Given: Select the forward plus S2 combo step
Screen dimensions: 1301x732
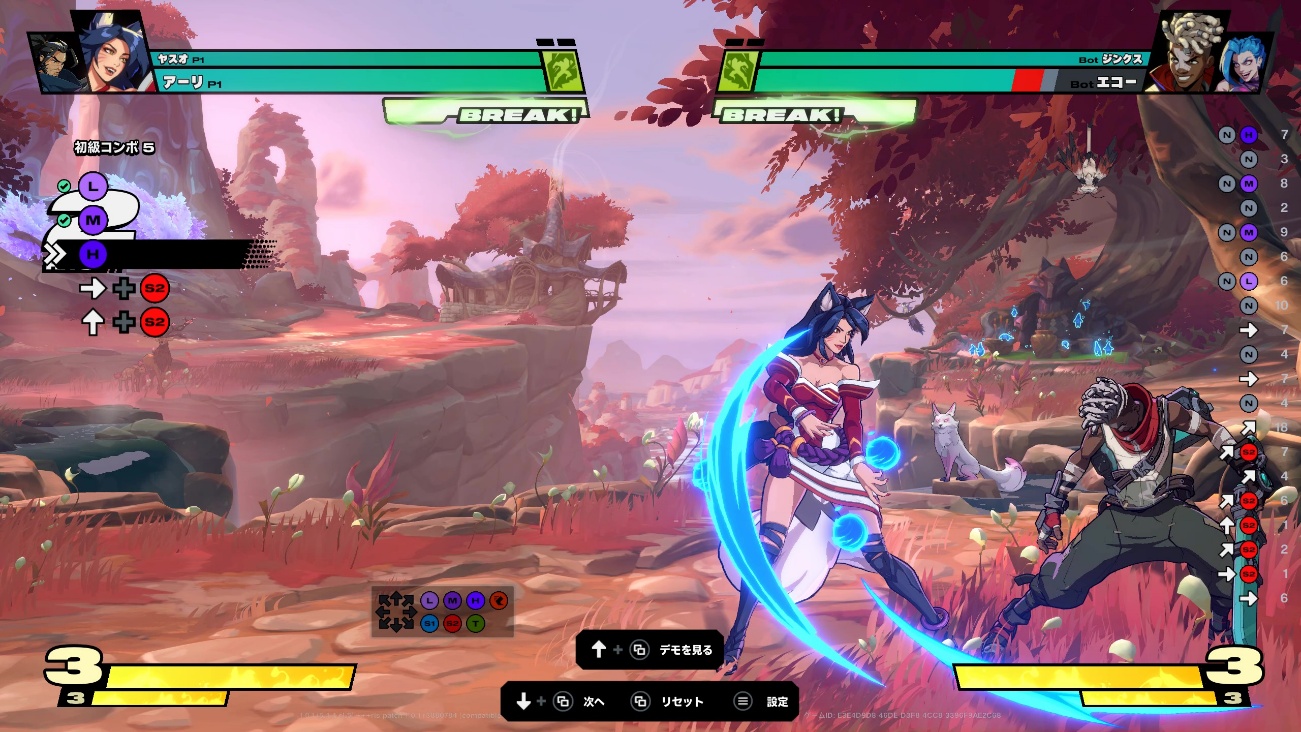Looking at the screenshot, I should [124, 289].
